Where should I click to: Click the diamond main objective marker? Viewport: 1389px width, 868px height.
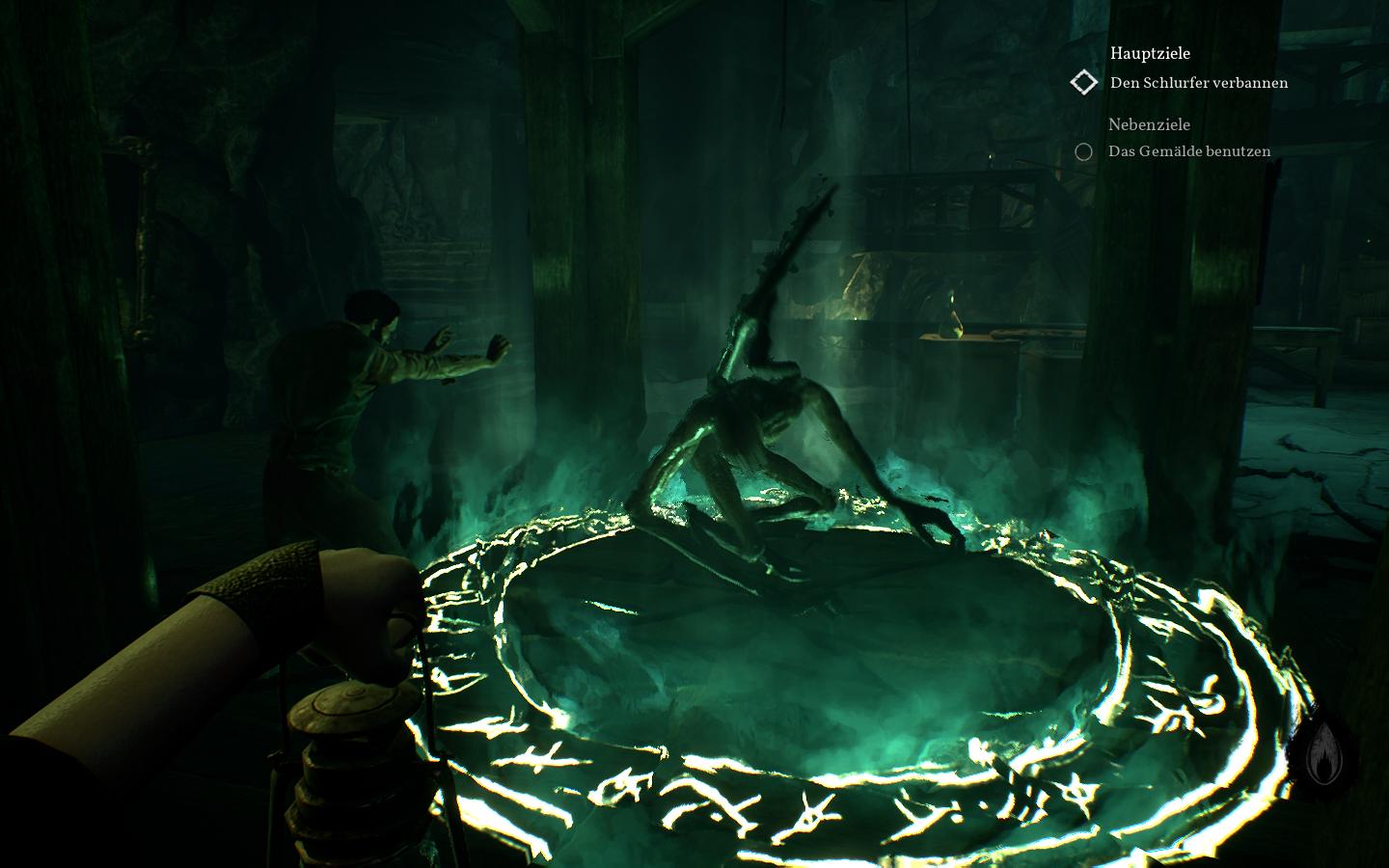[x=1084, y=83]
